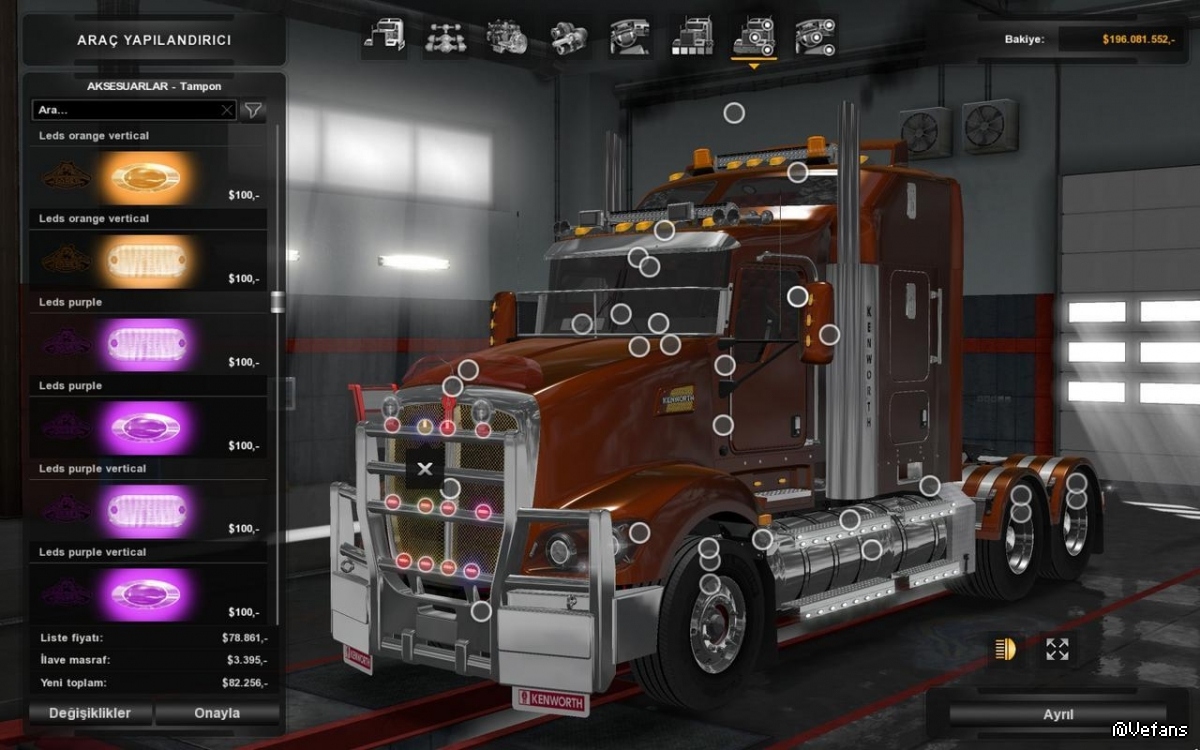Switch to the chassis category tab

tap(445, 37)
